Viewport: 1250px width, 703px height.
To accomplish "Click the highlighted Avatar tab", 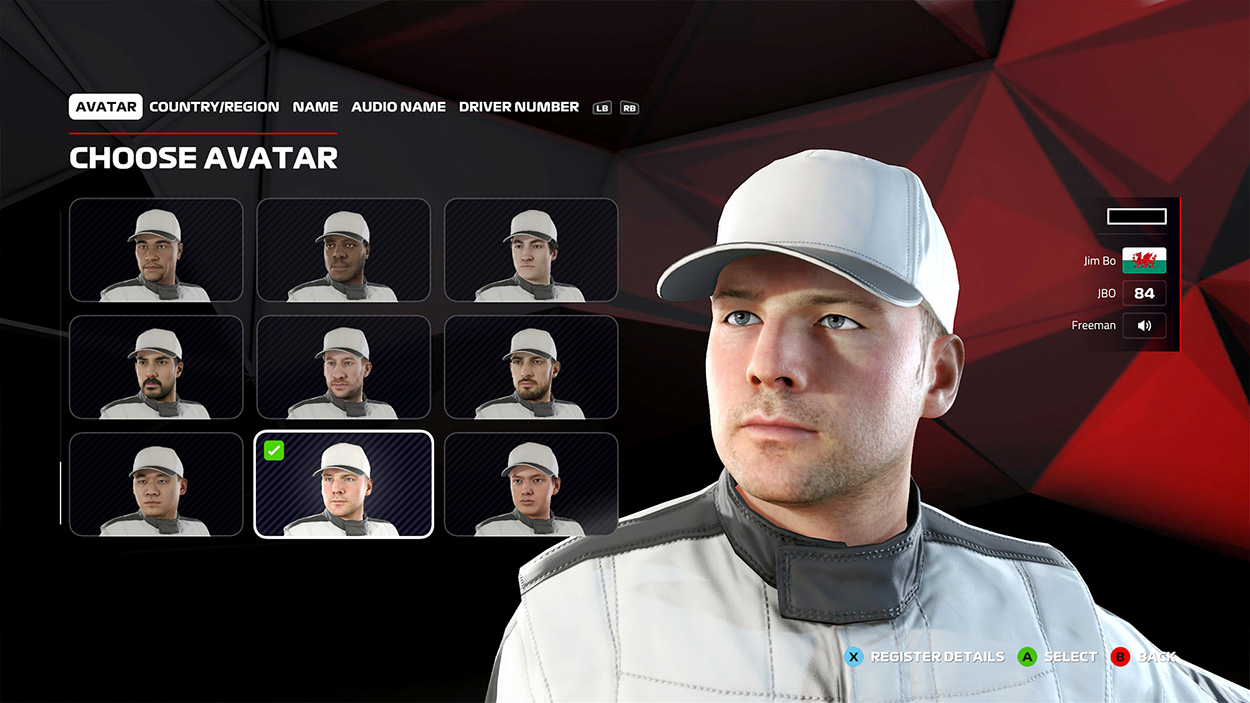I will [106, 107].
